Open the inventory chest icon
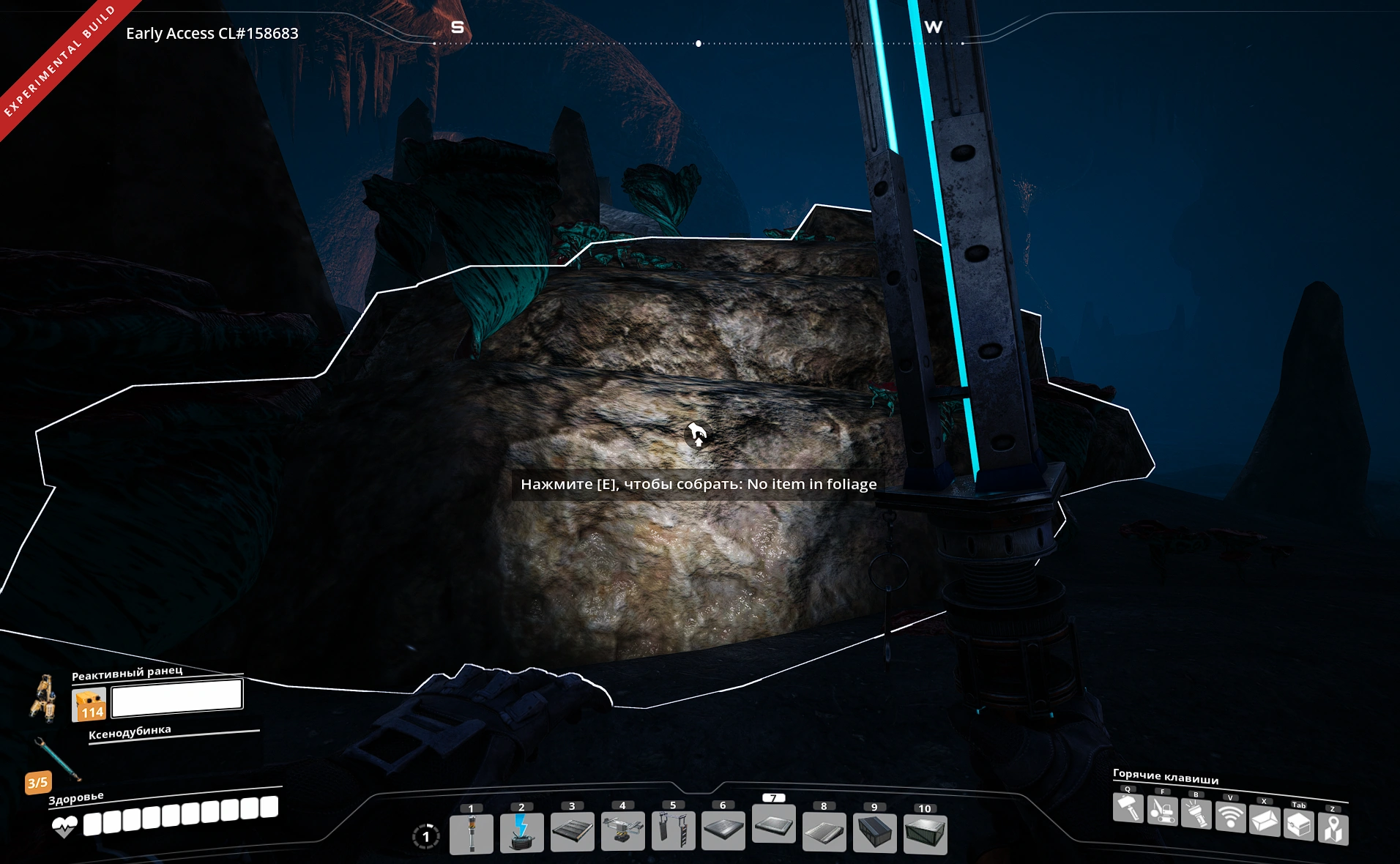The image size is (1400, 864). click(1298, 825)
